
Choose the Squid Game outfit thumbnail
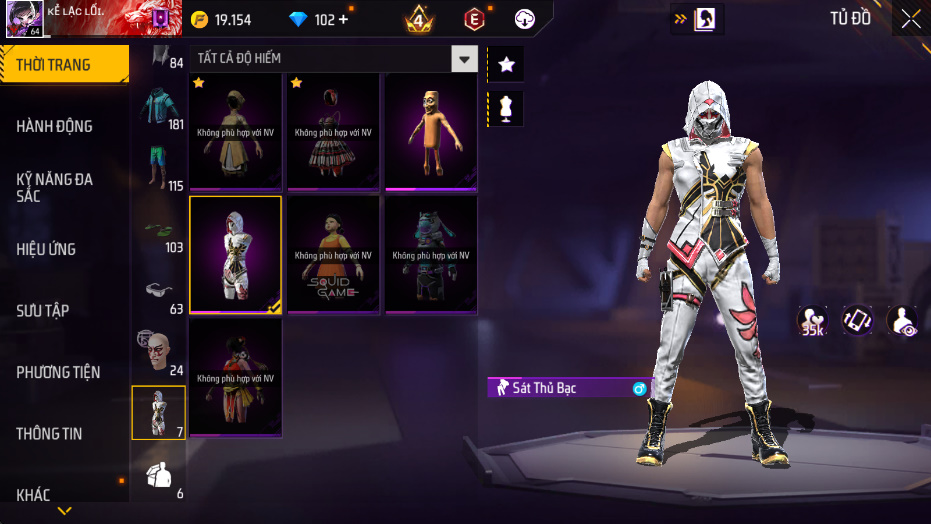click(333, 254)
